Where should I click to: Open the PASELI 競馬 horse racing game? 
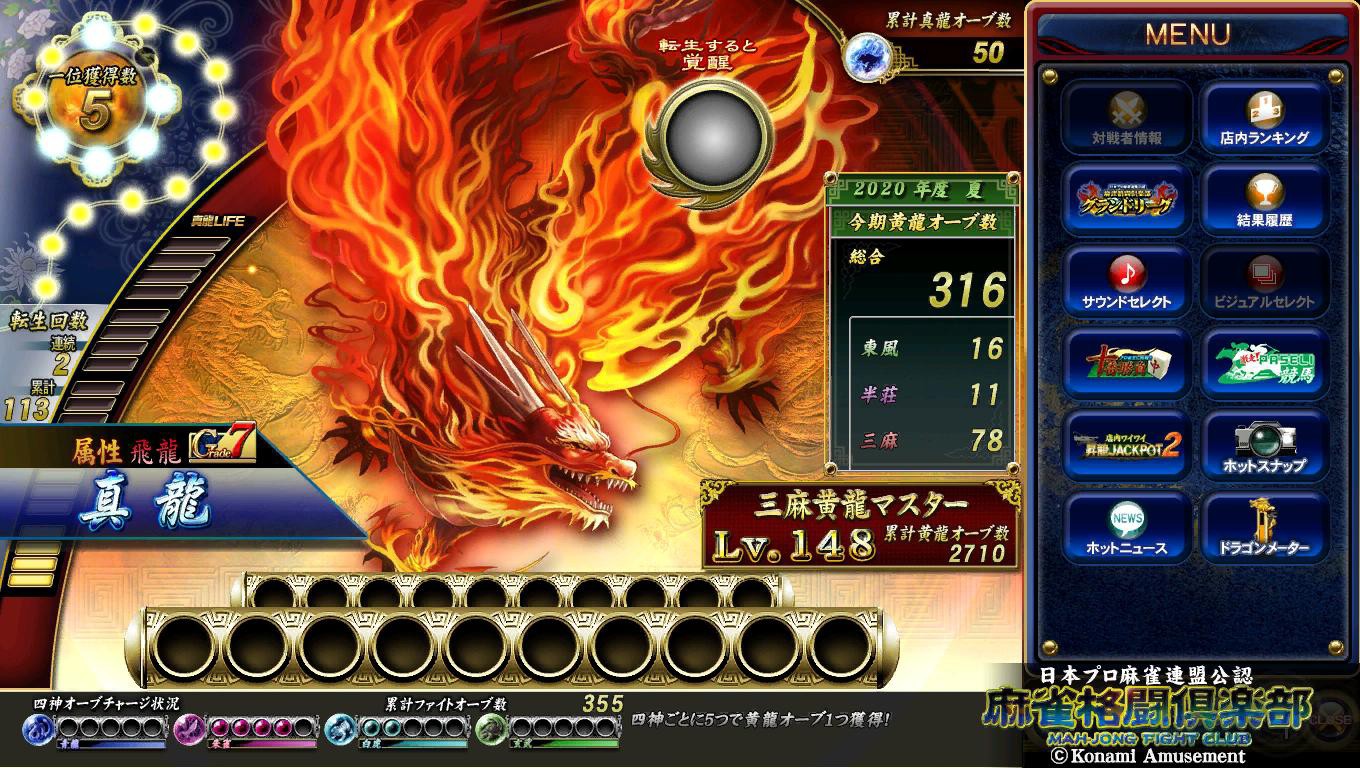click(x=1265, y=364)
